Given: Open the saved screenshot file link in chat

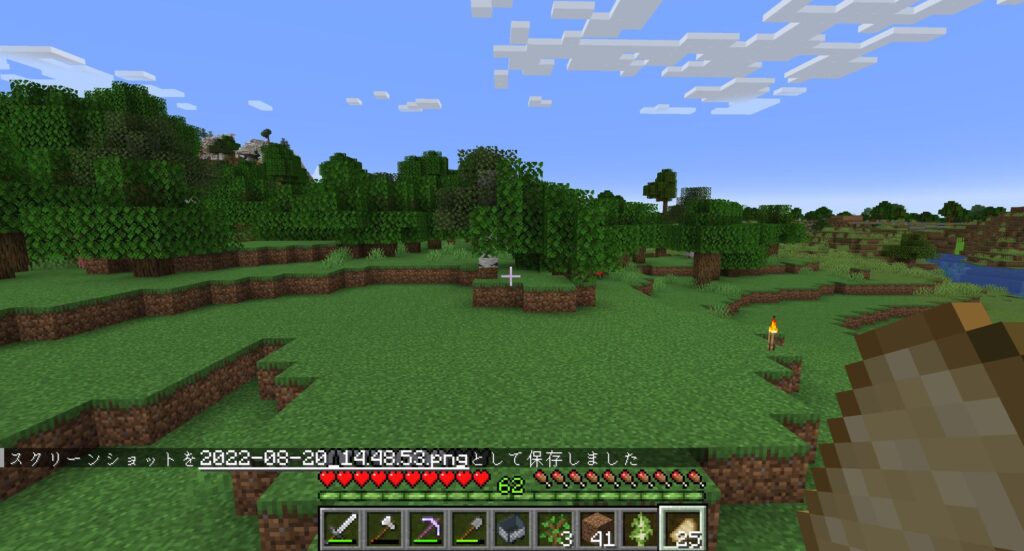Looking at the screenshot, I should 334,459.
